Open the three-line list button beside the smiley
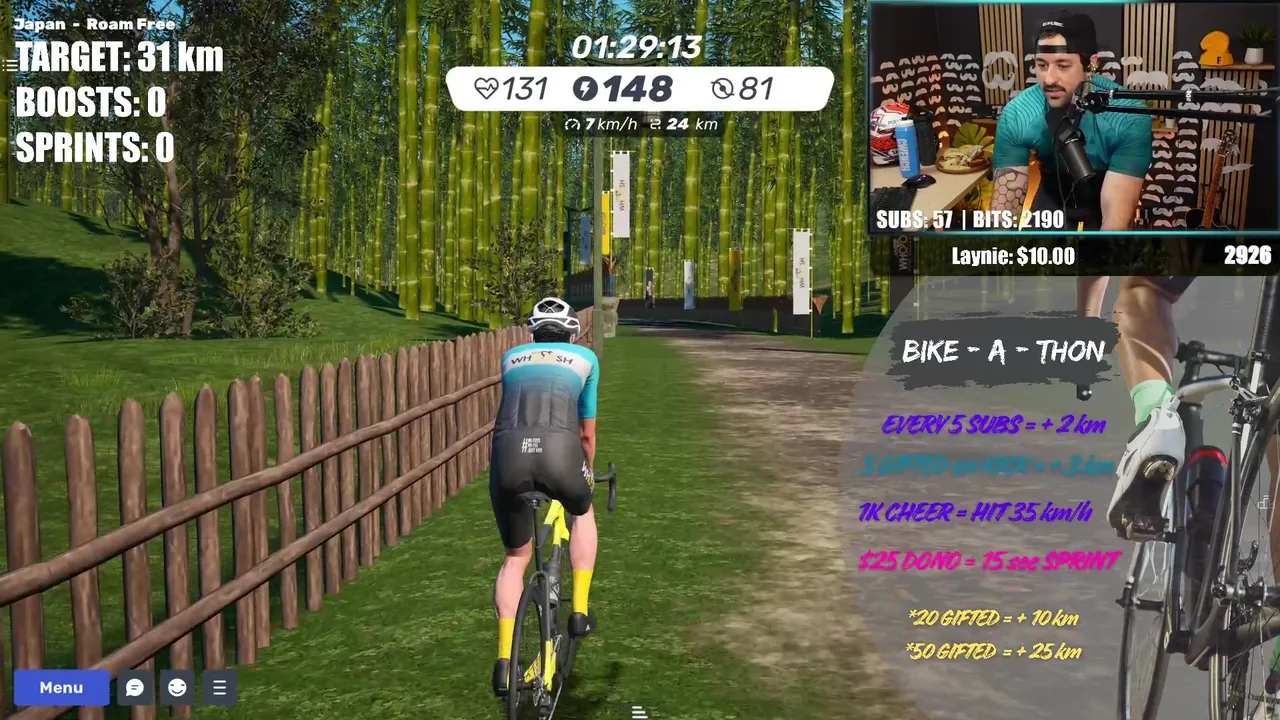Image resolution: width=1280 pixels, height=720 pixels. click(219, 687)
